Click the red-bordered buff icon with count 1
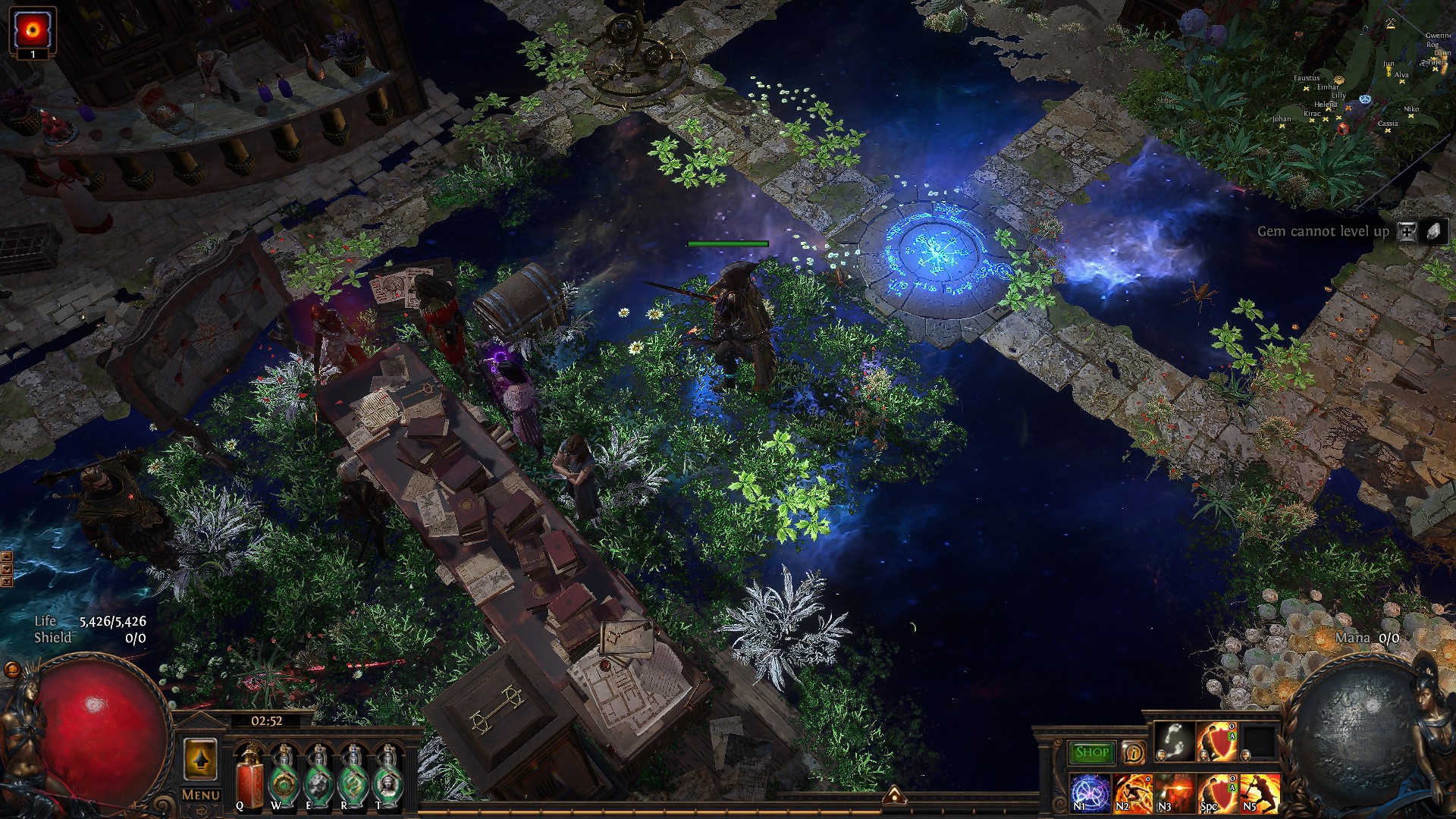 point(33,30)
